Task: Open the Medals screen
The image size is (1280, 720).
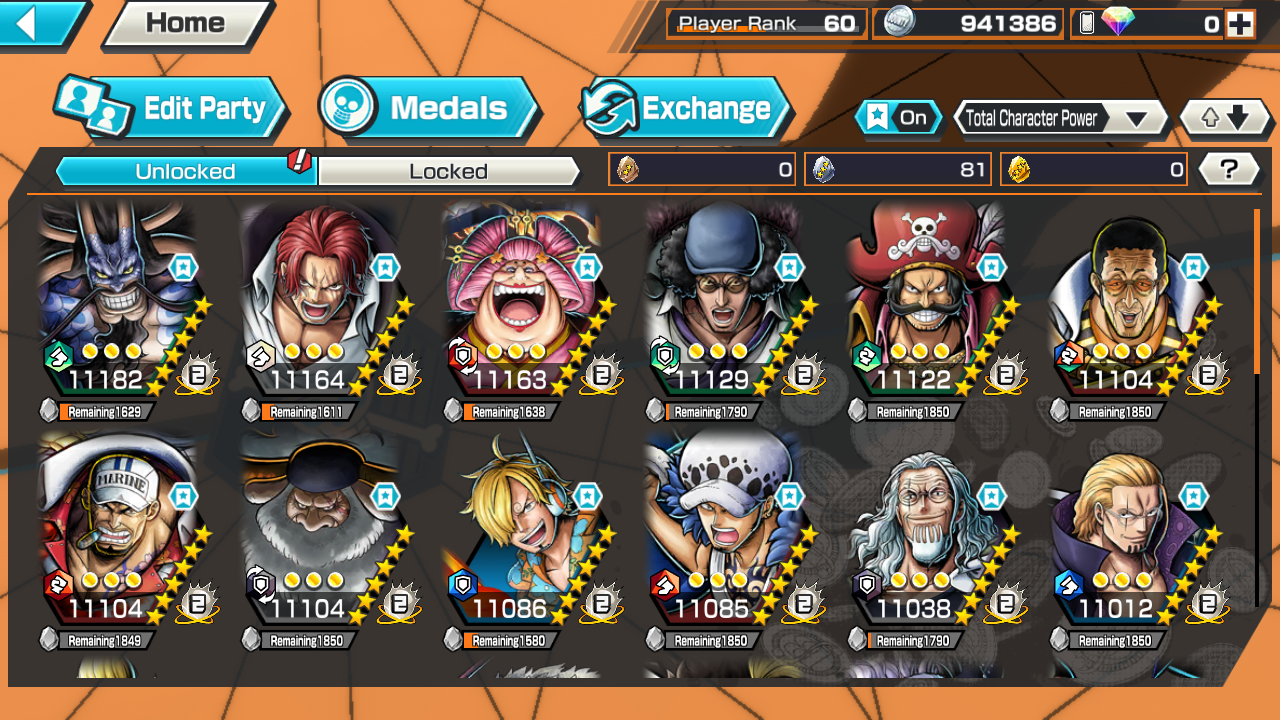Action: click(428, 109)
